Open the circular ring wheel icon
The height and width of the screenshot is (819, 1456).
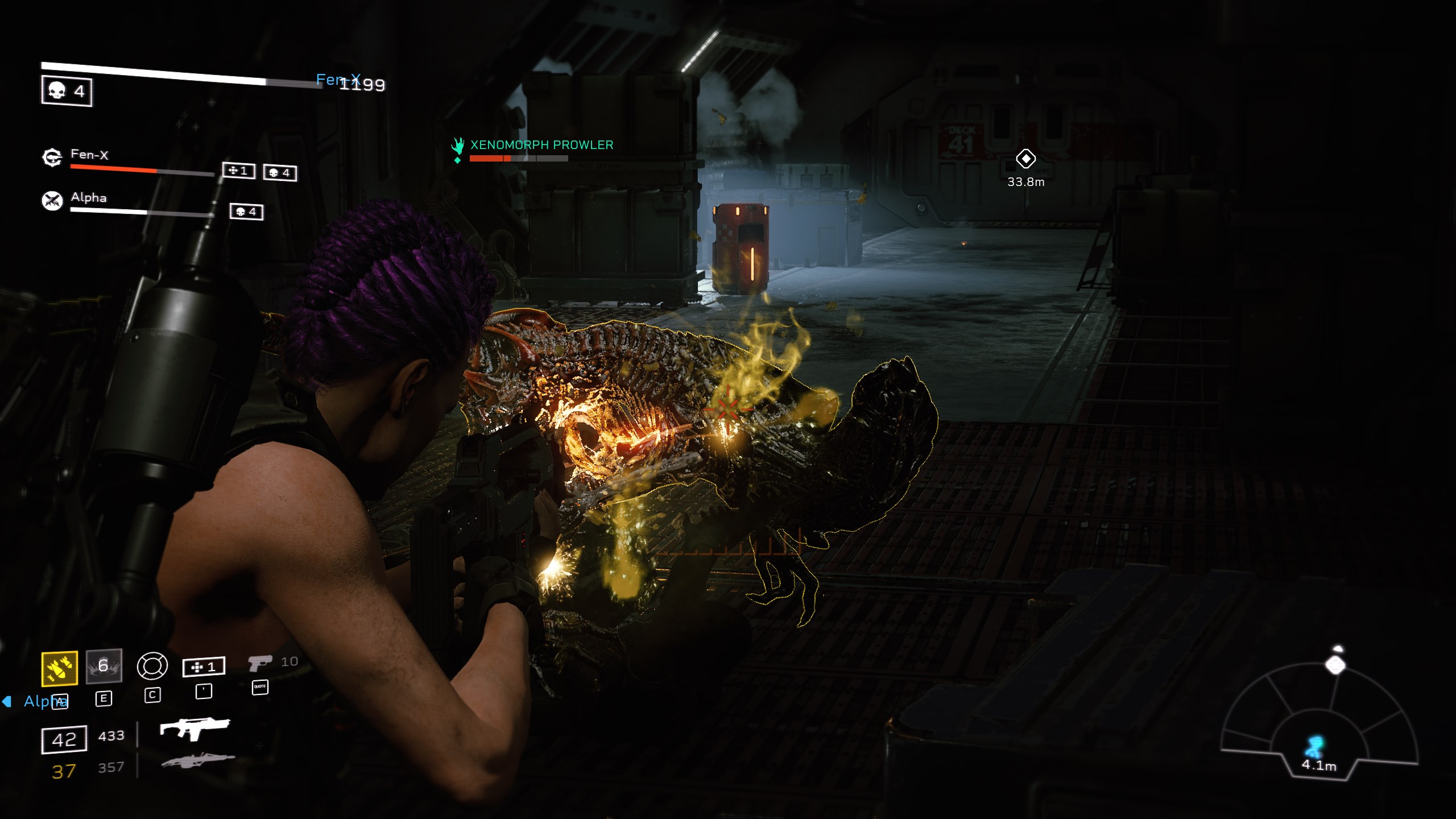(x=152, y=666)
